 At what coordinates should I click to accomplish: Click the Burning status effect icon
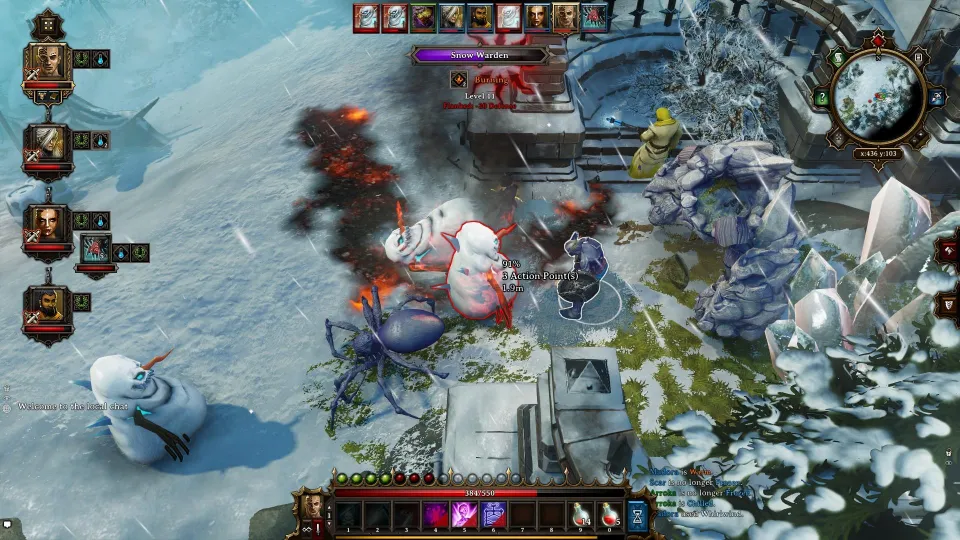[459, 79]
